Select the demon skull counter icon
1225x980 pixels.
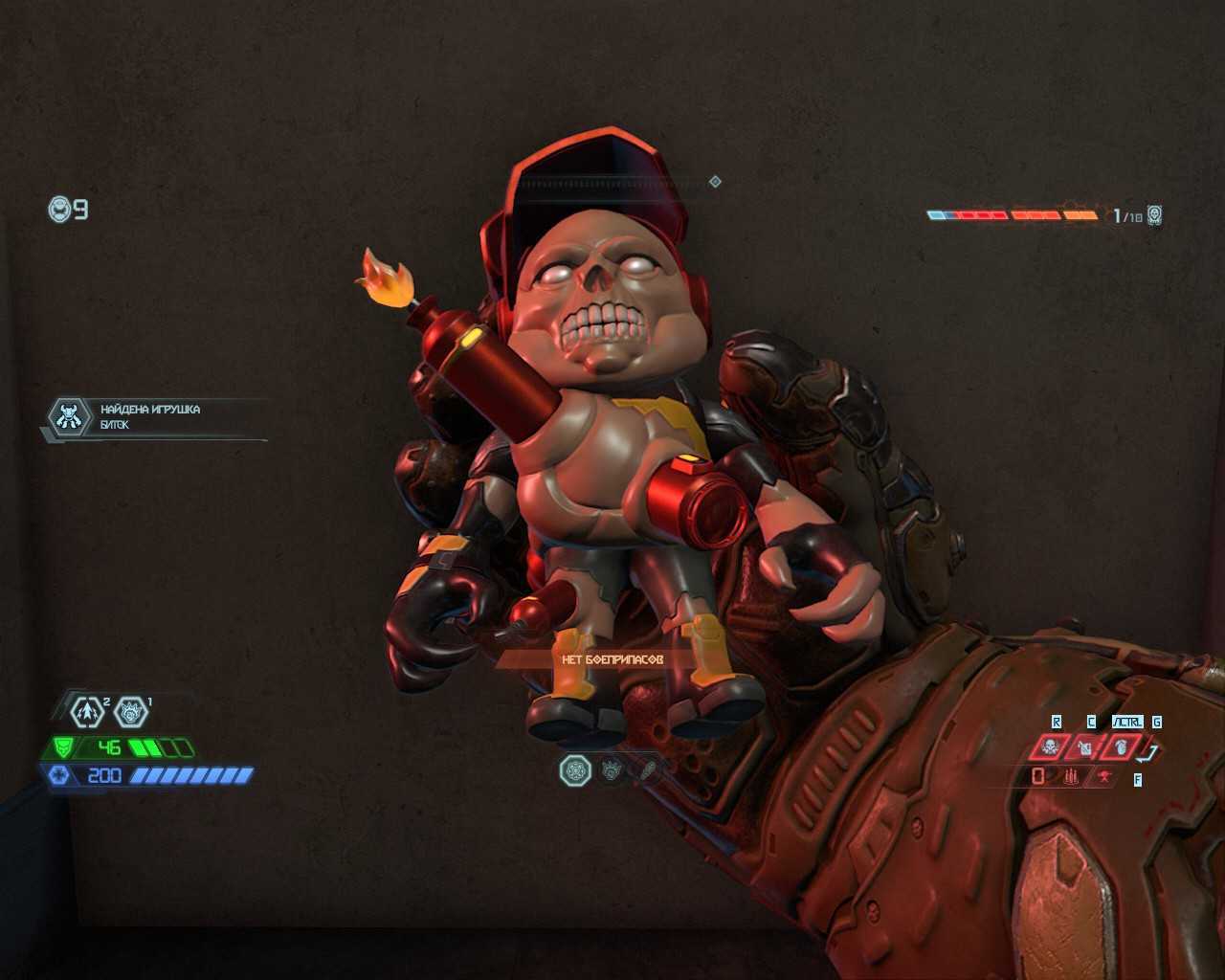point(1155,215)
